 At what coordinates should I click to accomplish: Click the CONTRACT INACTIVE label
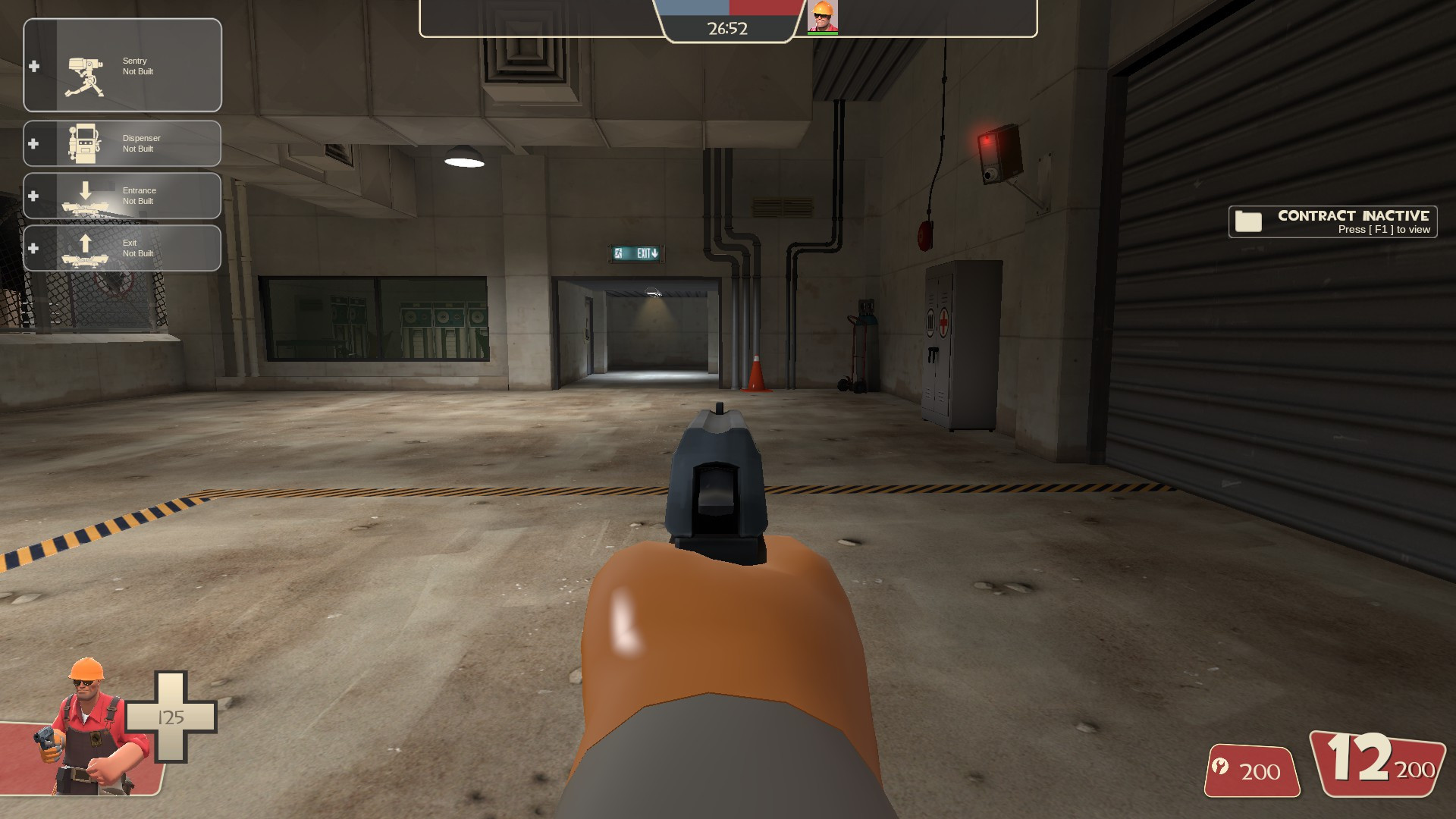point(1351,215)
